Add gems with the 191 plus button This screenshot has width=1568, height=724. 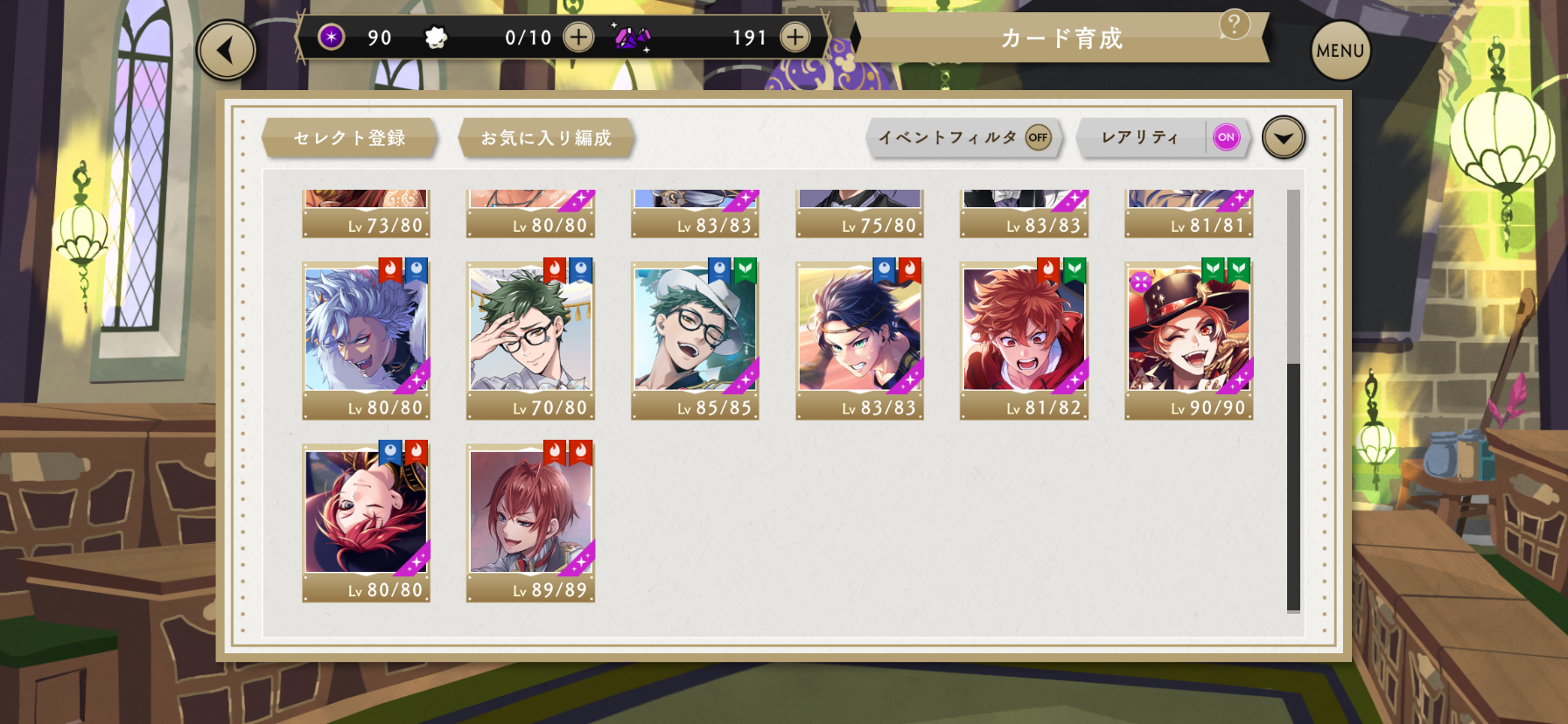794,38
